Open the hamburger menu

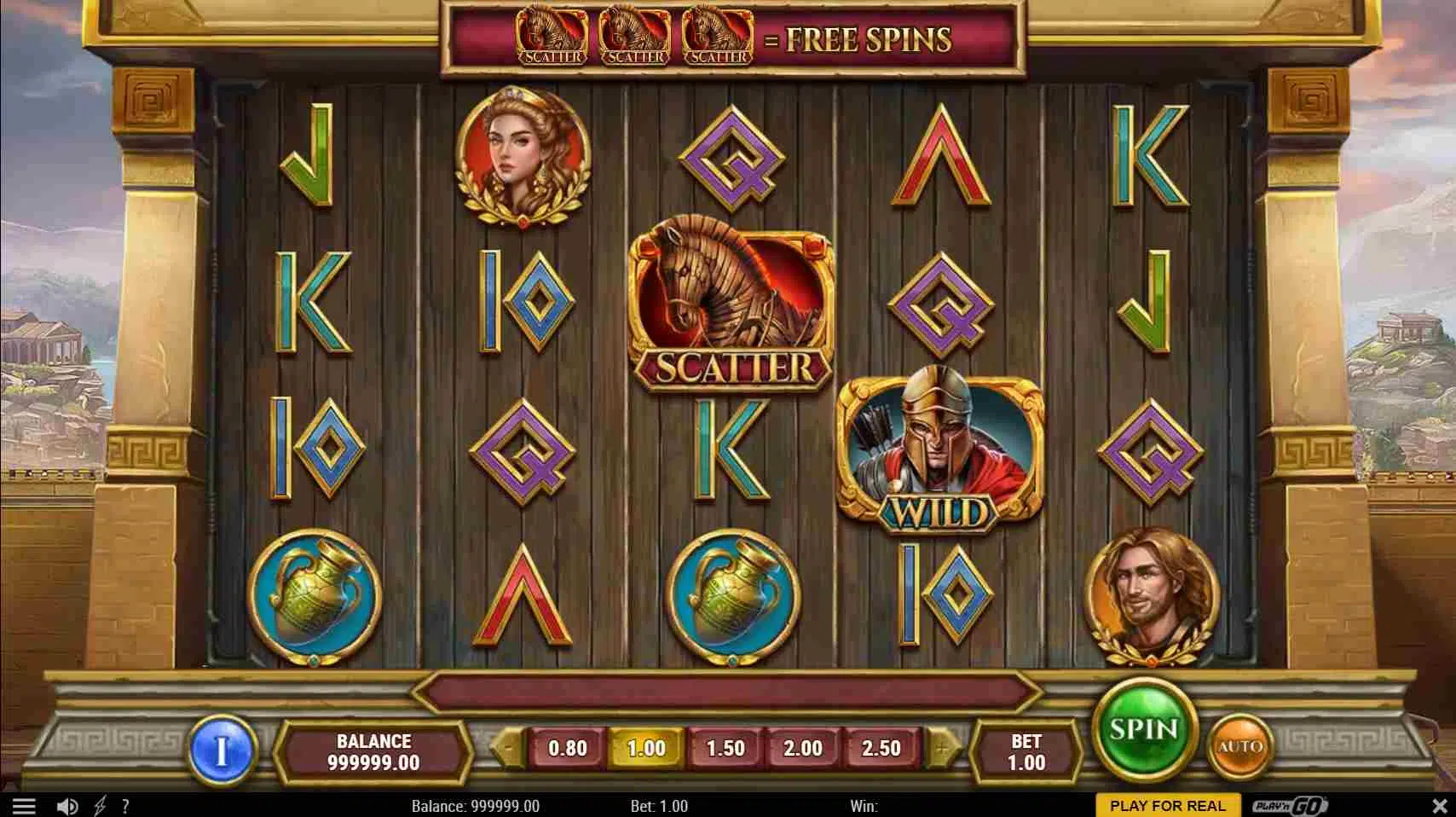24,806
